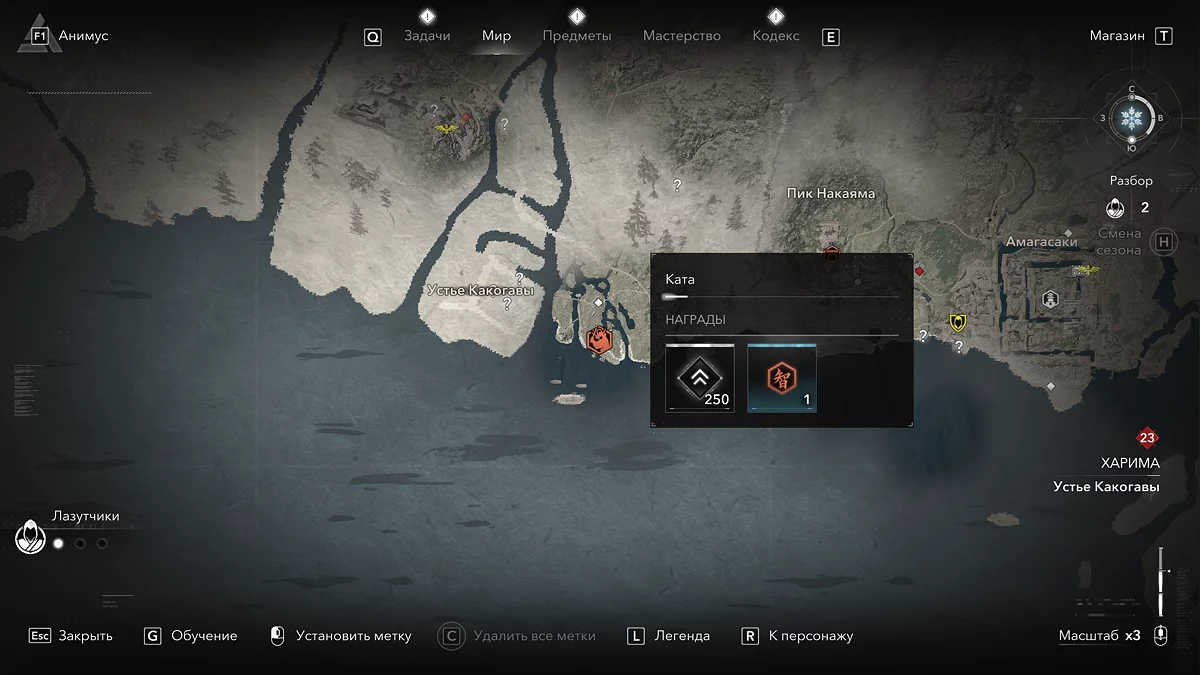
Task: Open the Задачи tab
Action: point(427,36)
